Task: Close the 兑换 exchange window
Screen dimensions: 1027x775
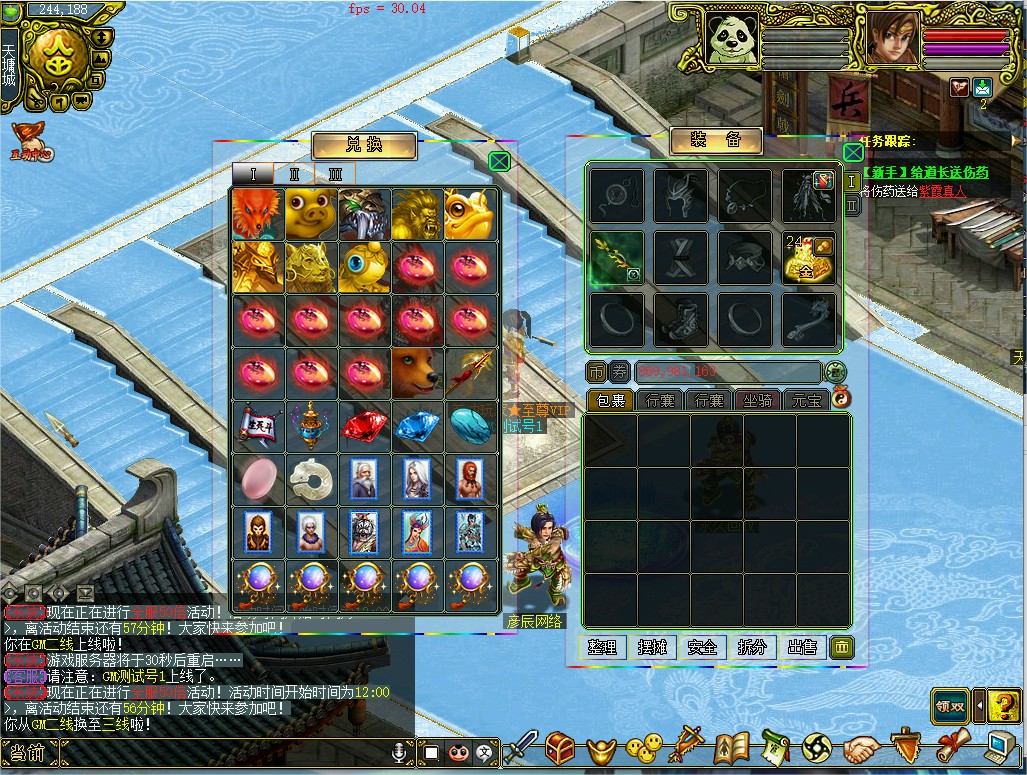Action: 500,160
